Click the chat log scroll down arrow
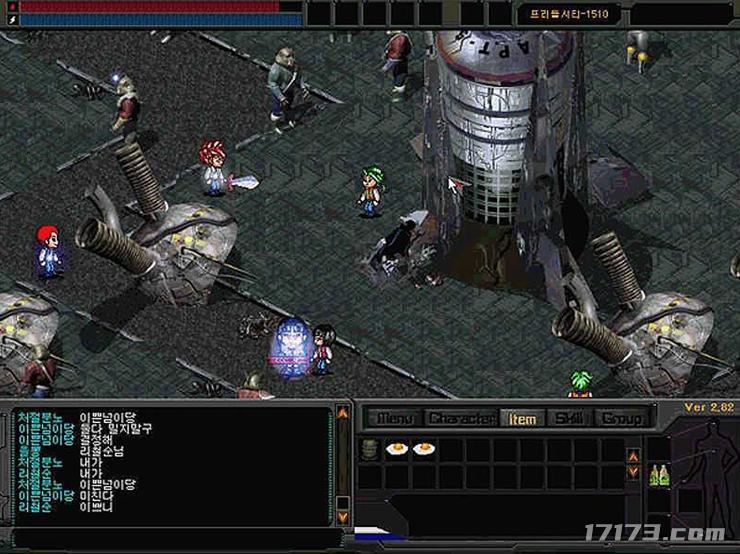Viewport: 740px width, 554px height. [343, 517]
